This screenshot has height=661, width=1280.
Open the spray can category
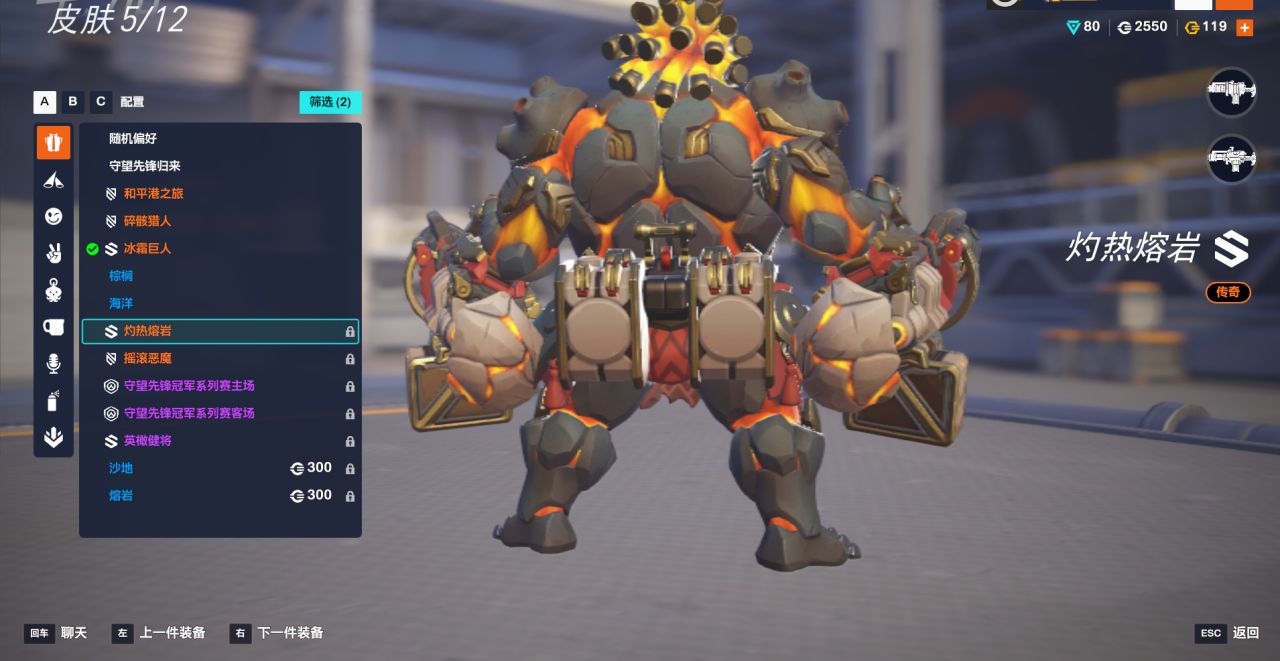tap(54, 401)
